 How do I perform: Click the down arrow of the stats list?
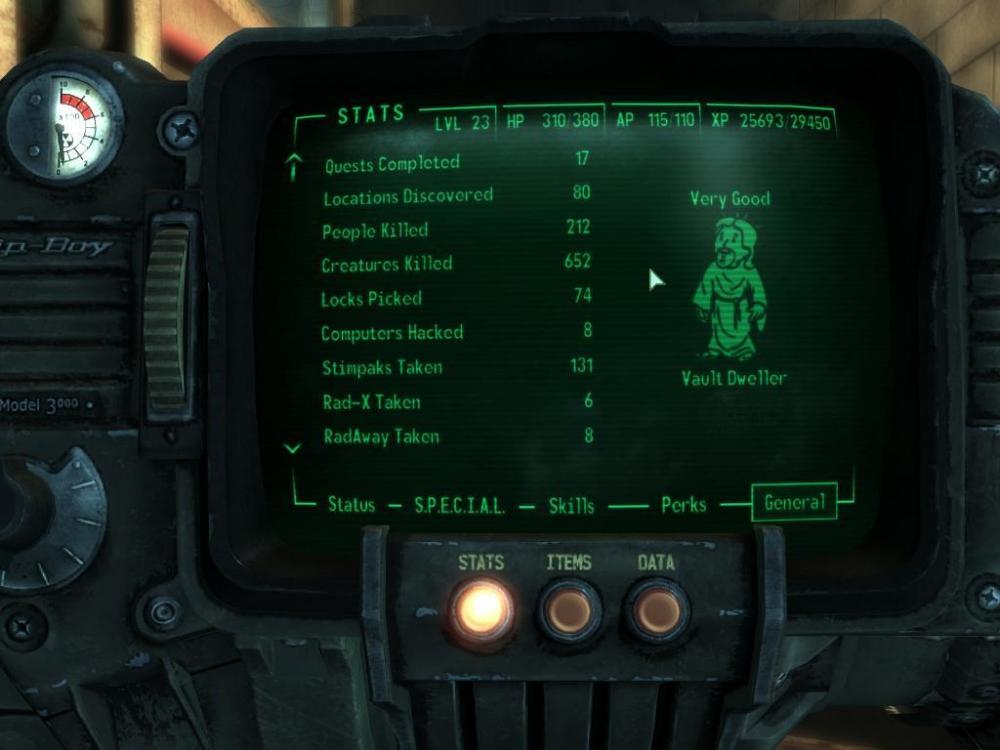coord(293,449)
